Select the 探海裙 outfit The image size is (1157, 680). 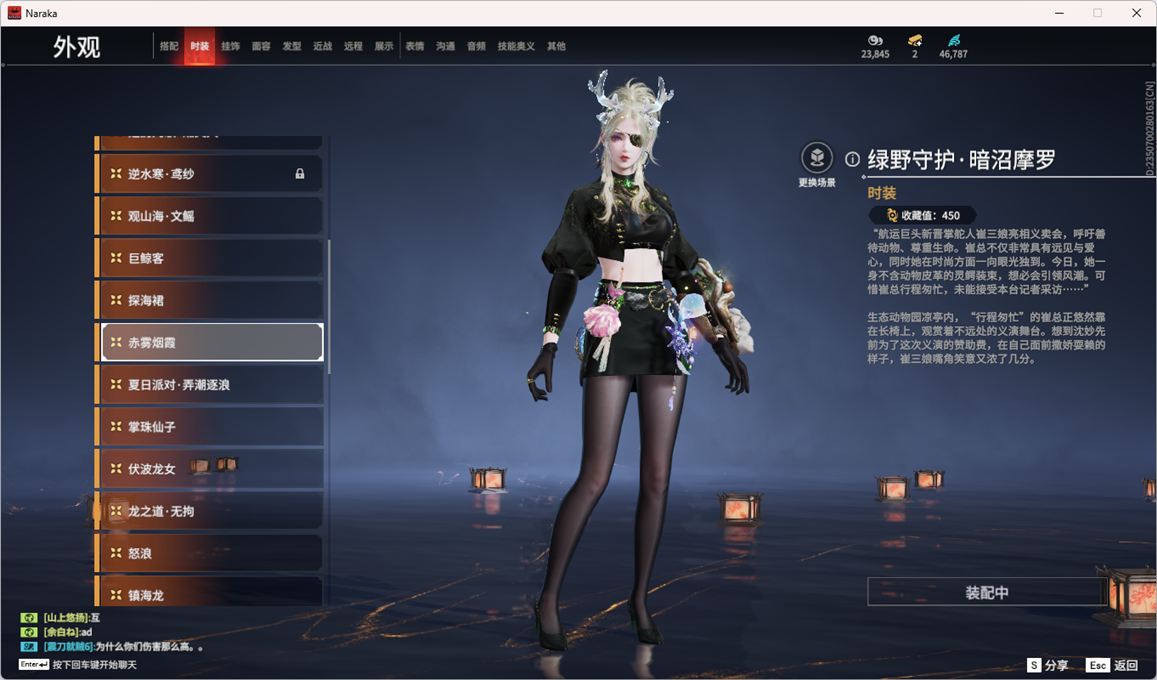pyautogui.click(x=211, y=300)
